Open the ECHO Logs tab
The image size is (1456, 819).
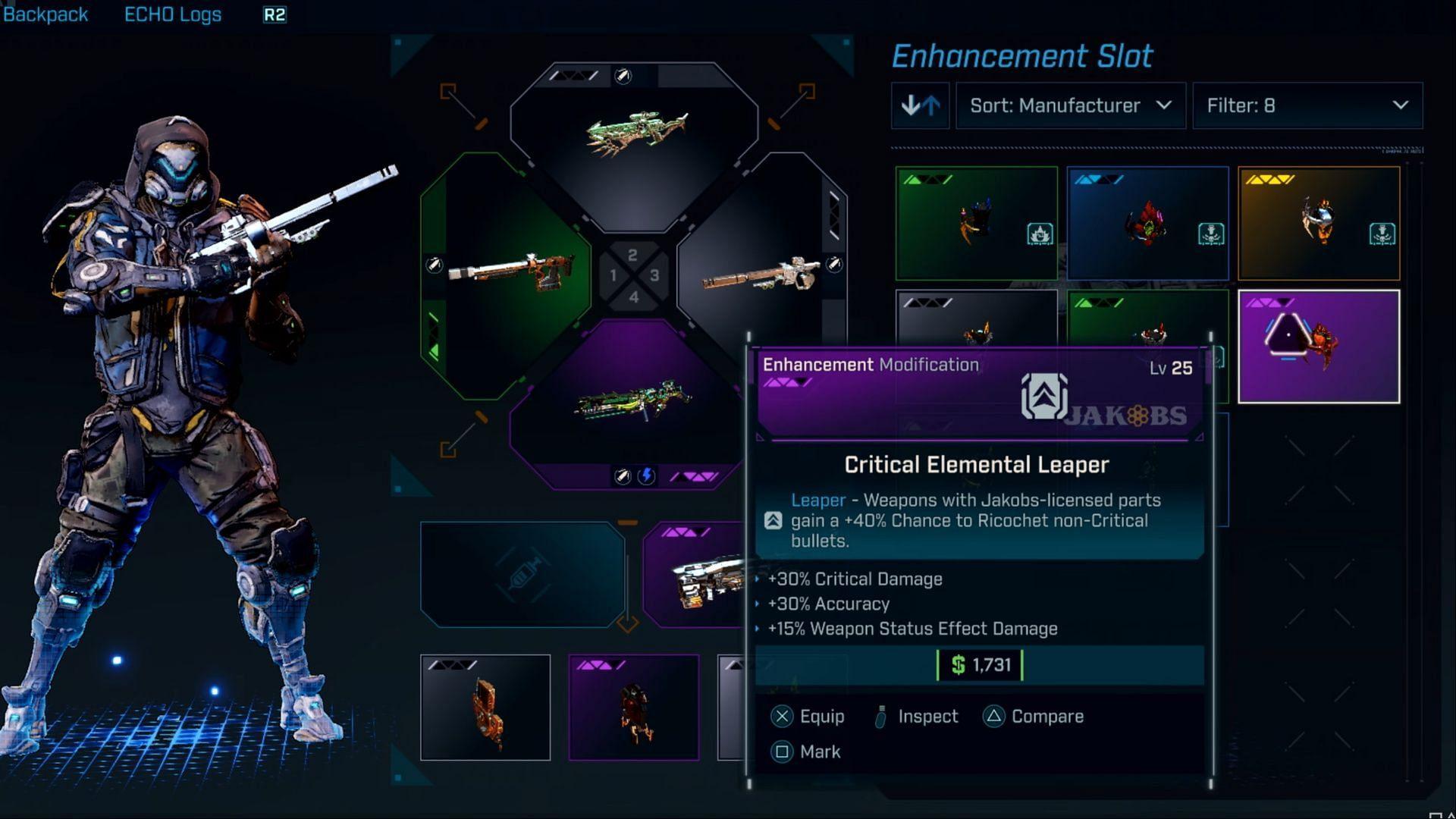click(x=173, y=14)
